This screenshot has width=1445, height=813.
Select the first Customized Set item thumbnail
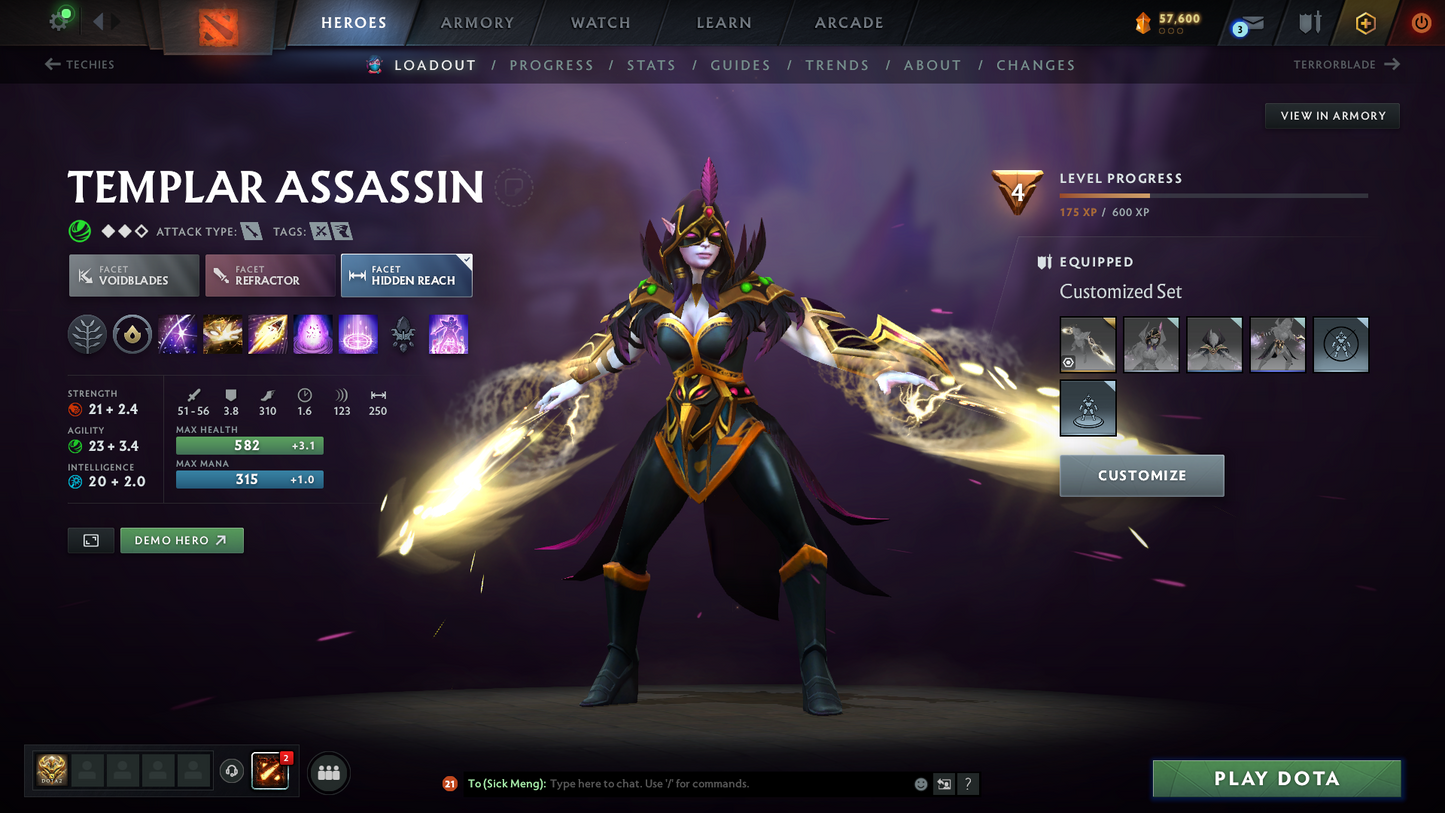click(x=1087, y=344)
